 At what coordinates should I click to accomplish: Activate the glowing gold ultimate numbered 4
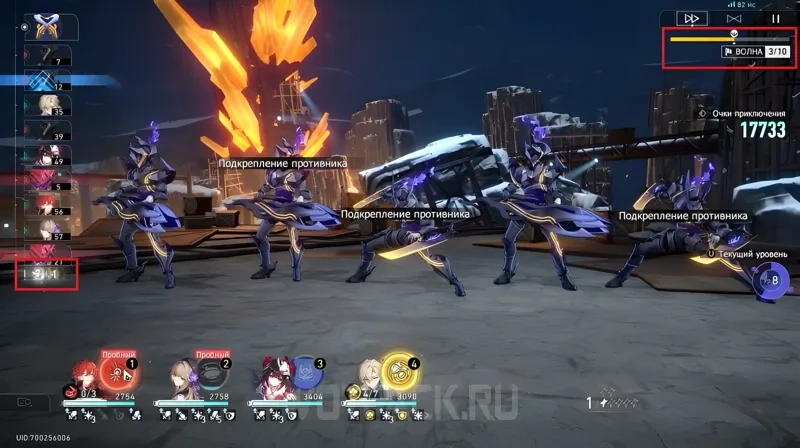tap(401, 369)
